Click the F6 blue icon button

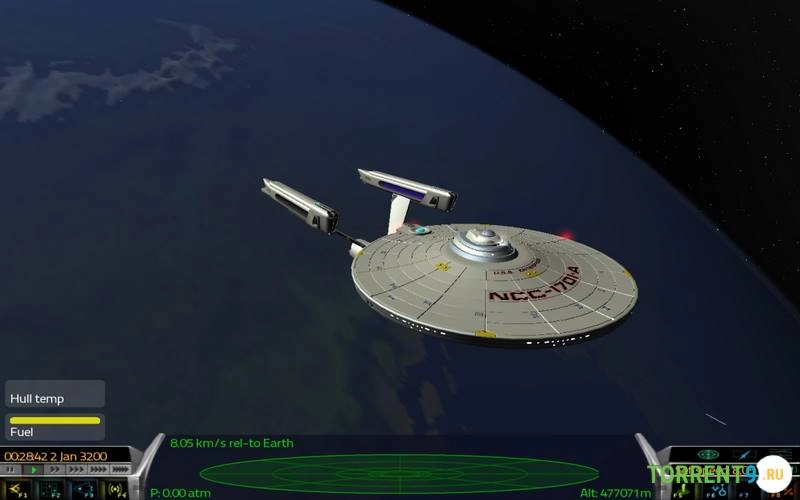[x=718, y=489]
